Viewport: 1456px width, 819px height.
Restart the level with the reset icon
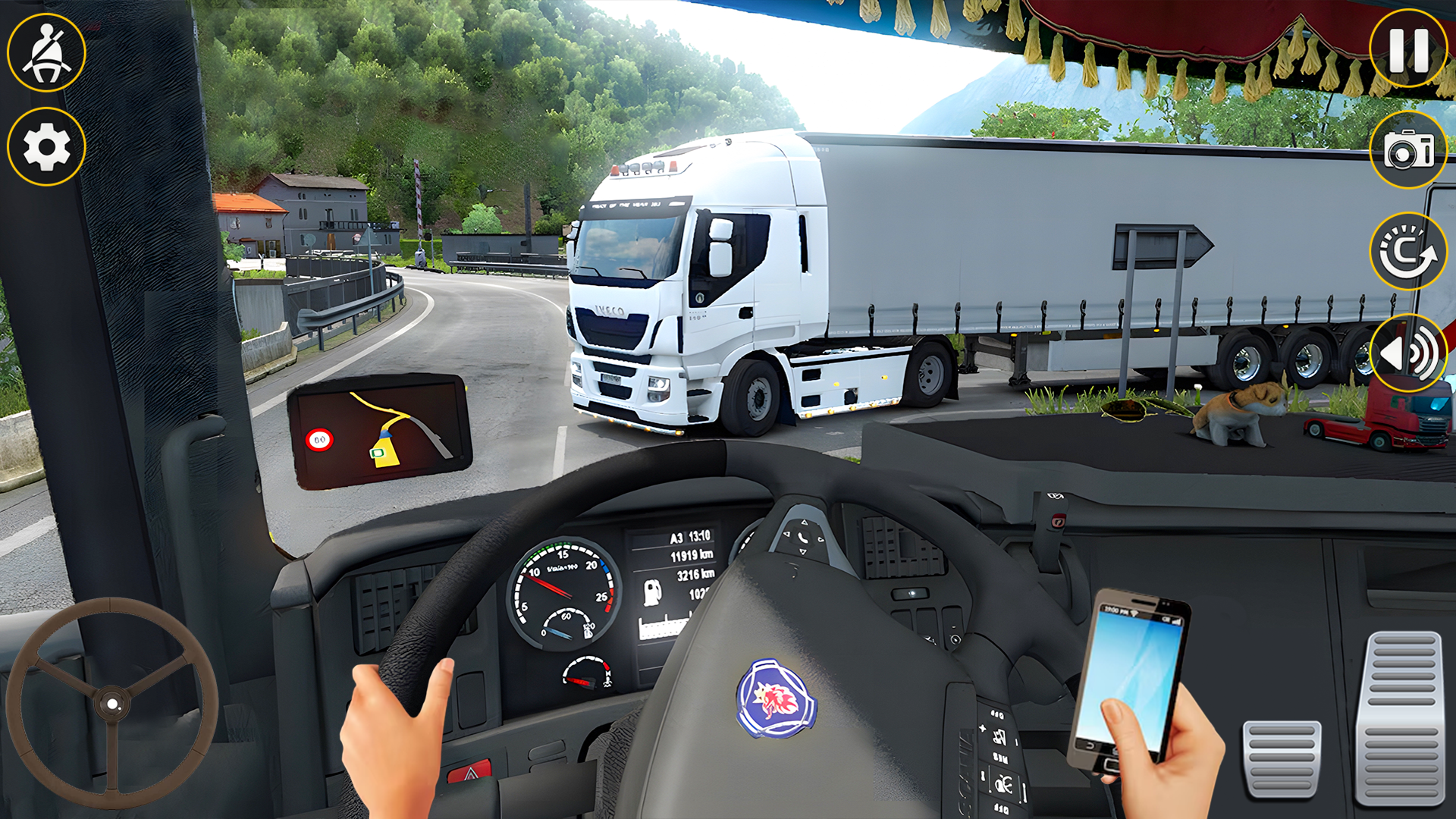point(1407,253)
